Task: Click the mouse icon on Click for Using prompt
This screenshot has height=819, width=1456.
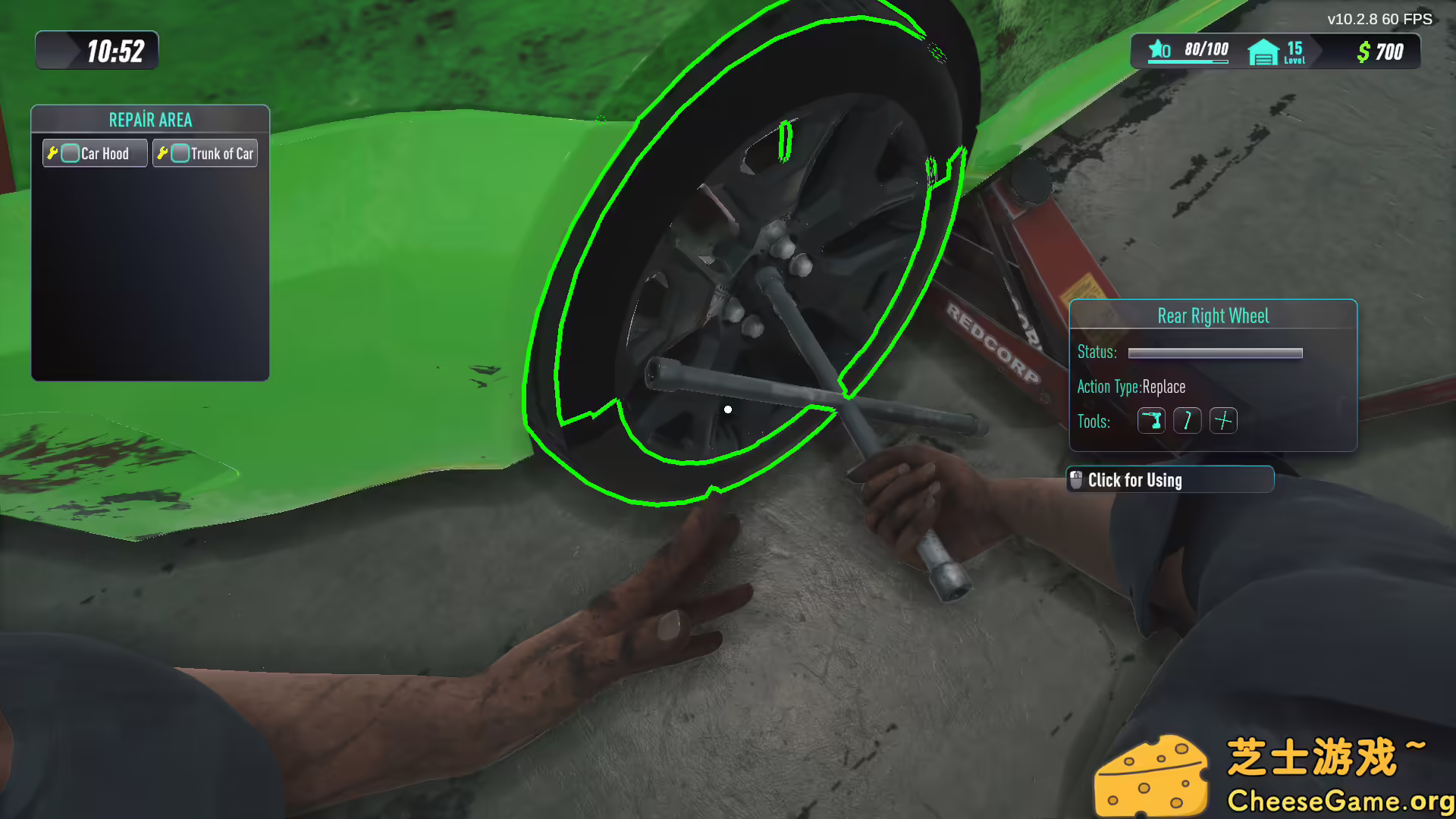Action: point(1077,479)
